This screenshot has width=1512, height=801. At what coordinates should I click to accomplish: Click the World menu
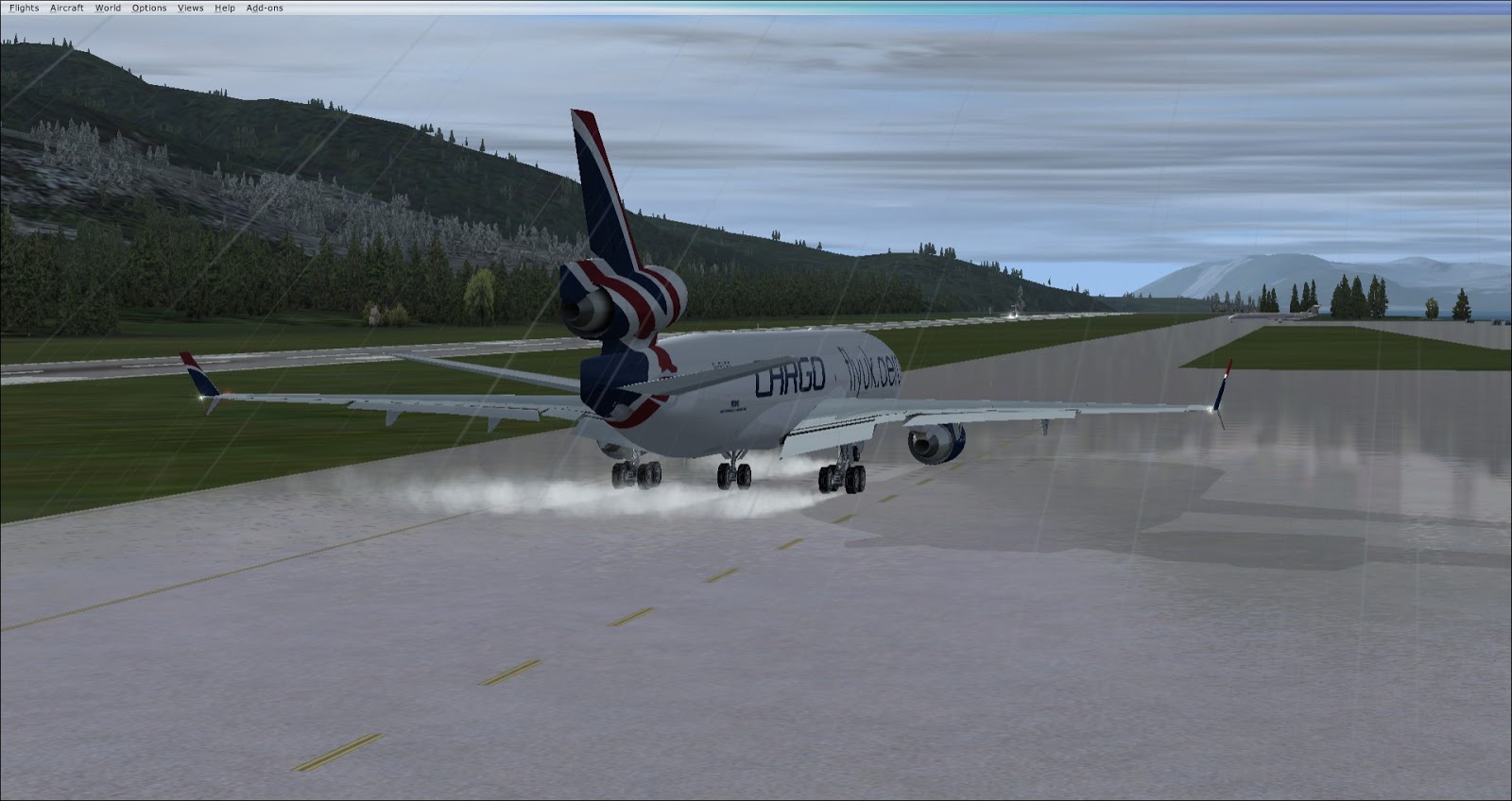(x=108, y=8)
